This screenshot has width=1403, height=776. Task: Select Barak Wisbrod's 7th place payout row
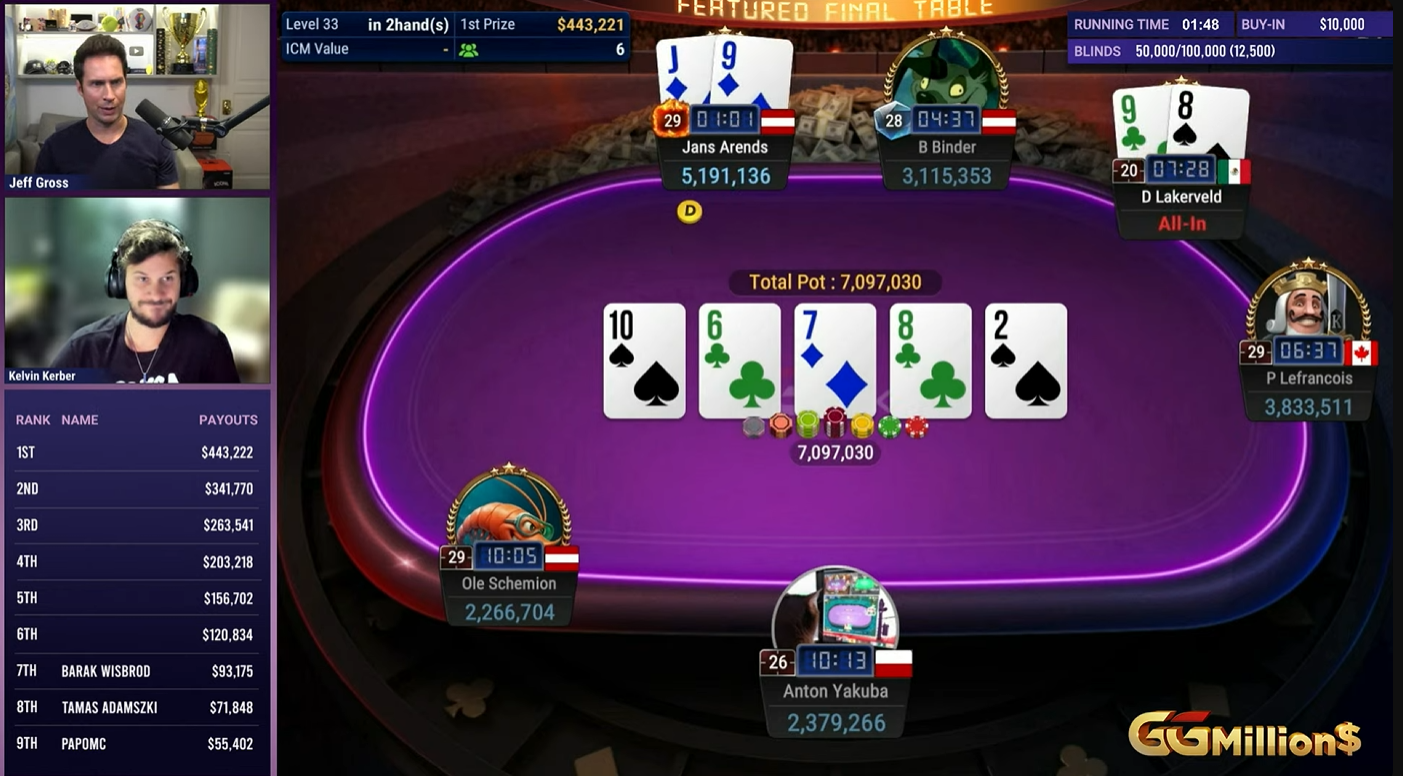[135, 671]
